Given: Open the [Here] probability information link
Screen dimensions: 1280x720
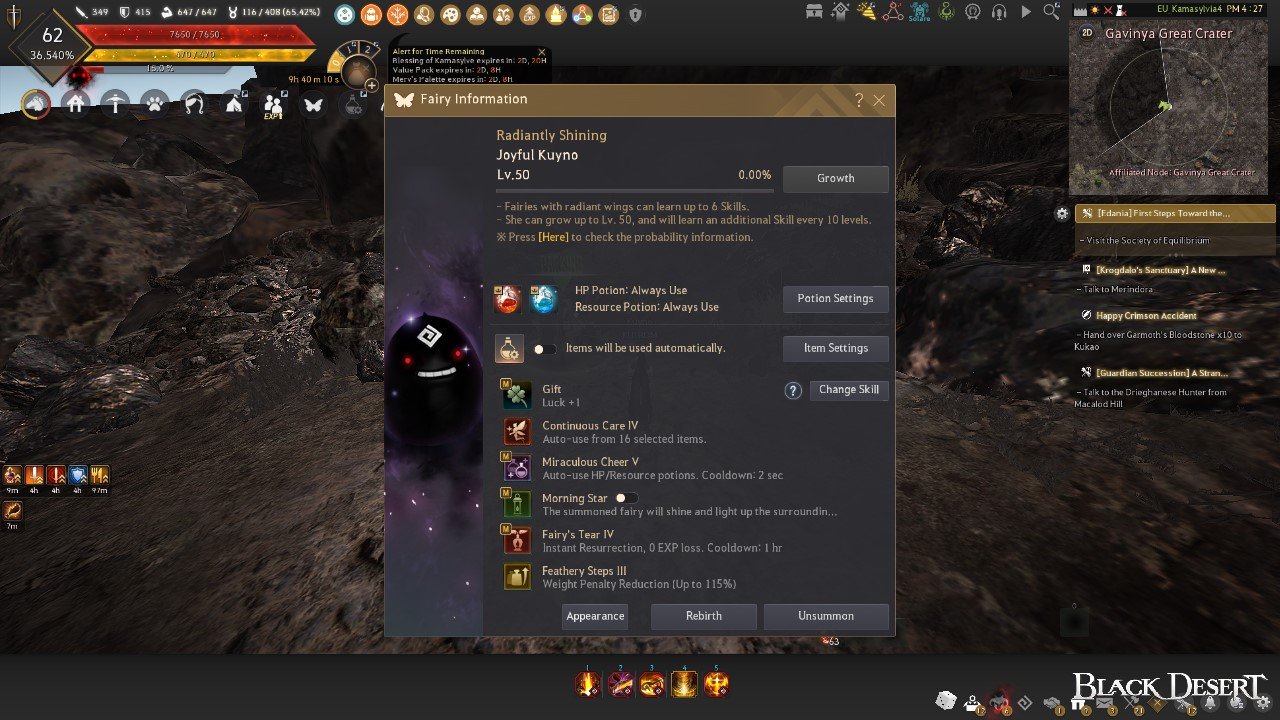Looking at the screenshot, I should (x=553, y=237).
